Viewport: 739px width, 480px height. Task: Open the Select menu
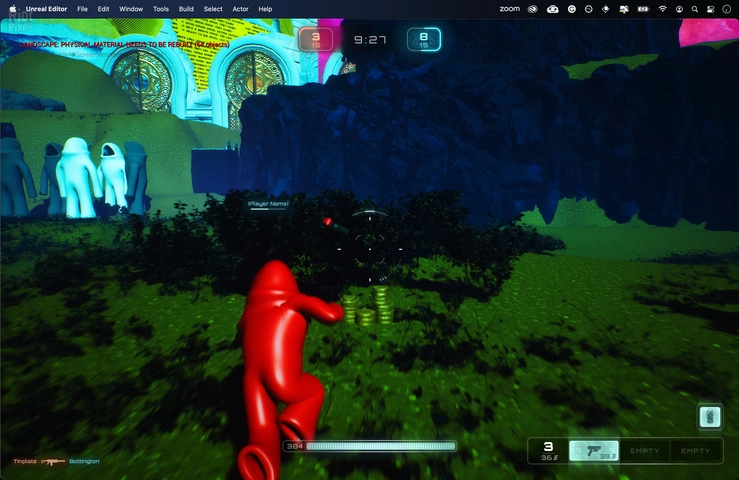[213, 8]
